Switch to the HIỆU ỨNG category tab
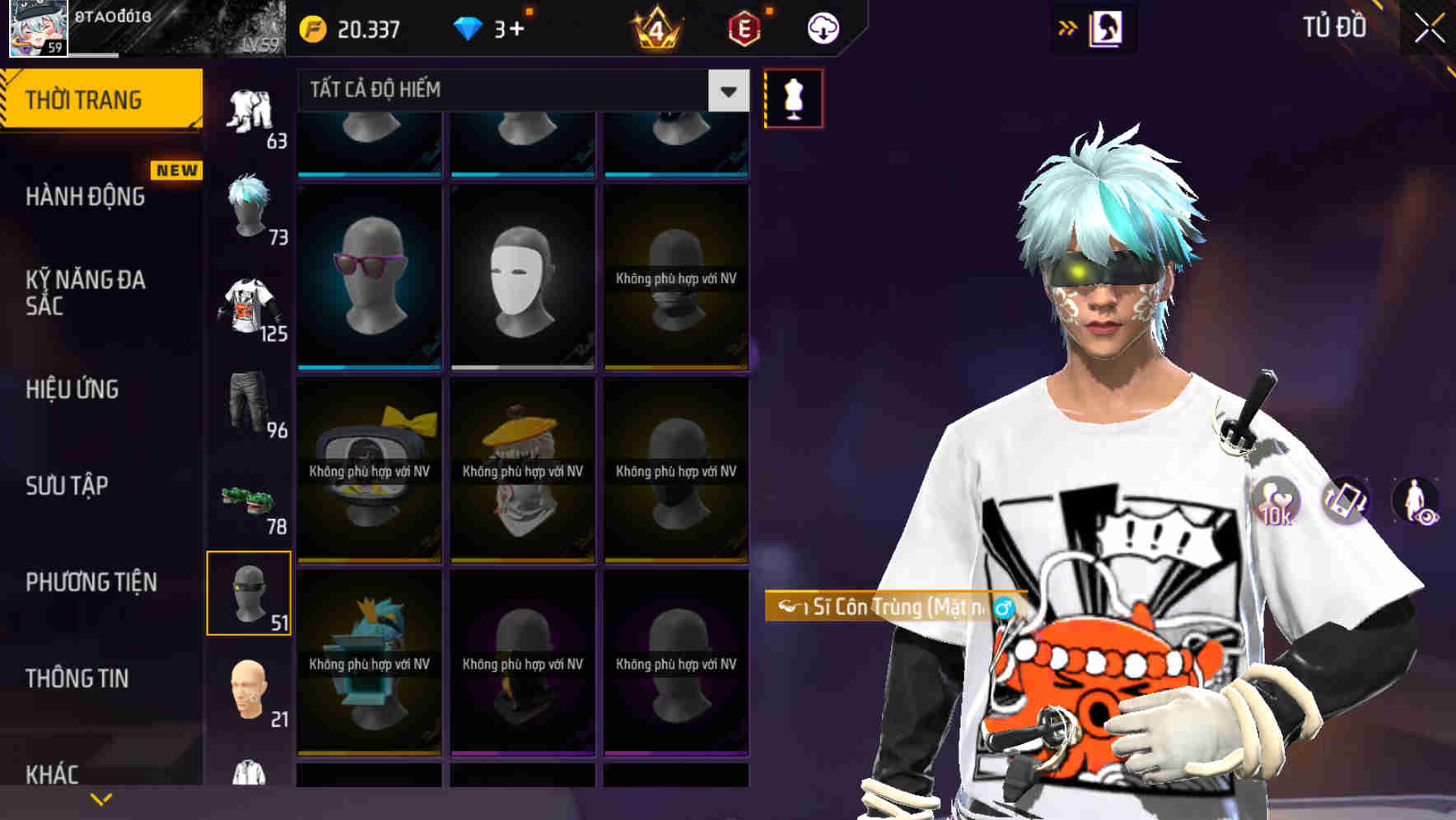1456x820 pixels. coord(74,389)
